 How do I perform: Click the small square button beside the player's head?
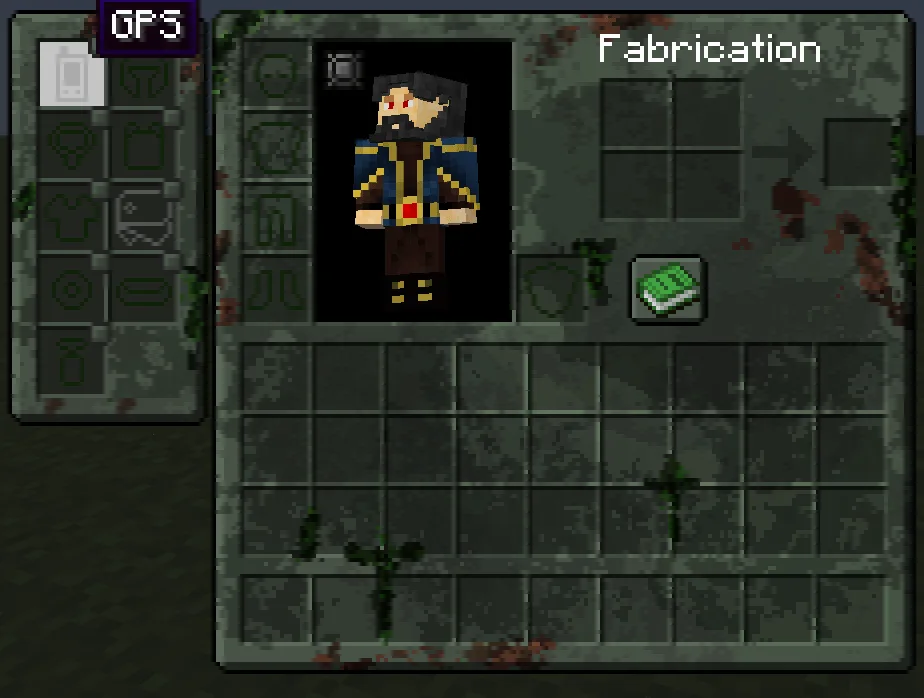pyautogui.click(x=342, y=69)
